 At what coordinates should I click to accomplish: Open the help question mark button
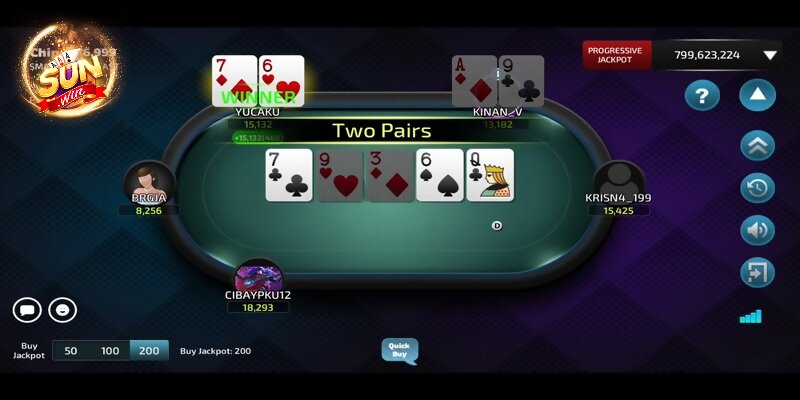pyautogui.click(x=702, y=96)
